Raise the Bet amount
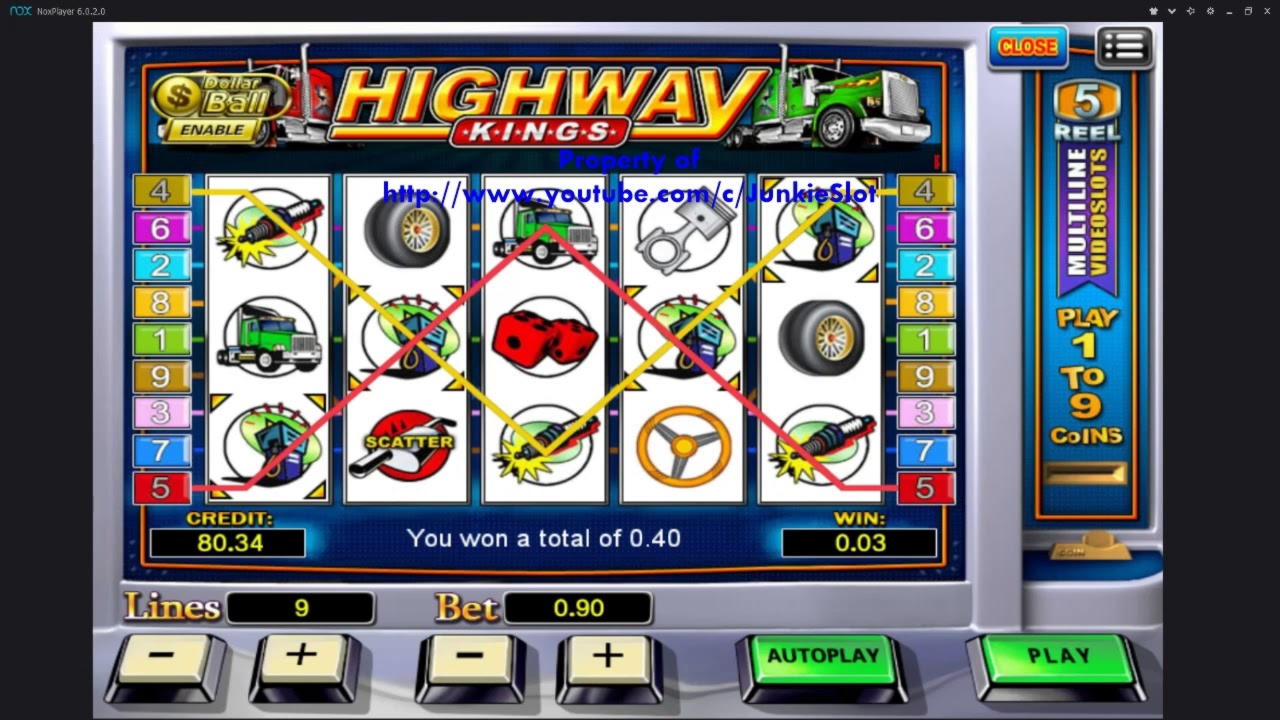 (607, 658)
